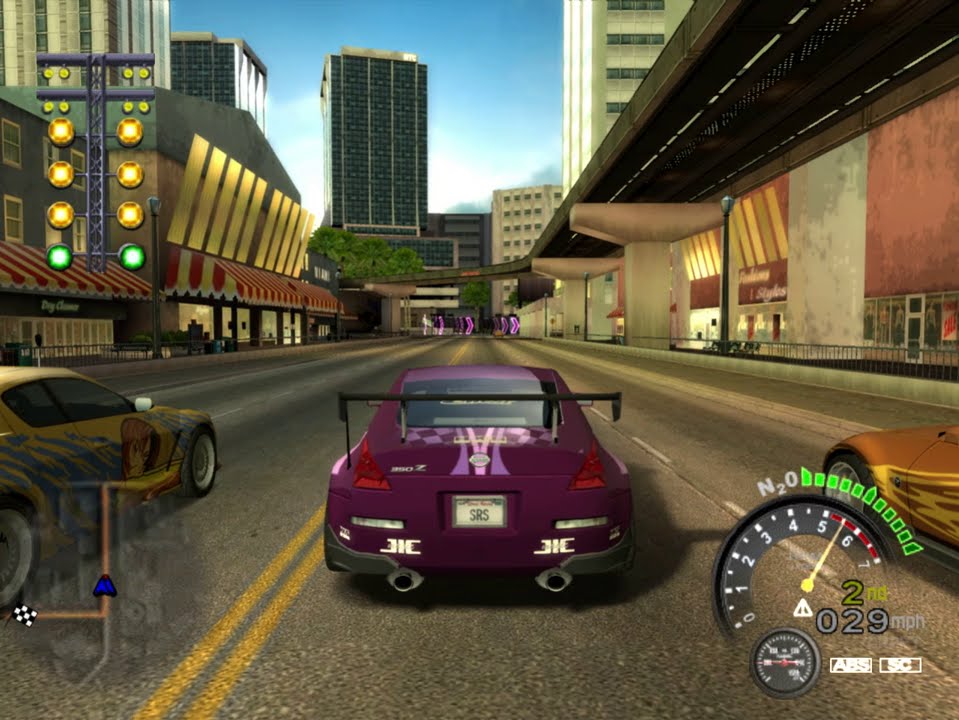959x720 pixels.
Task: Click the blue player marker on minimap
Action: (x=104, y=586)
